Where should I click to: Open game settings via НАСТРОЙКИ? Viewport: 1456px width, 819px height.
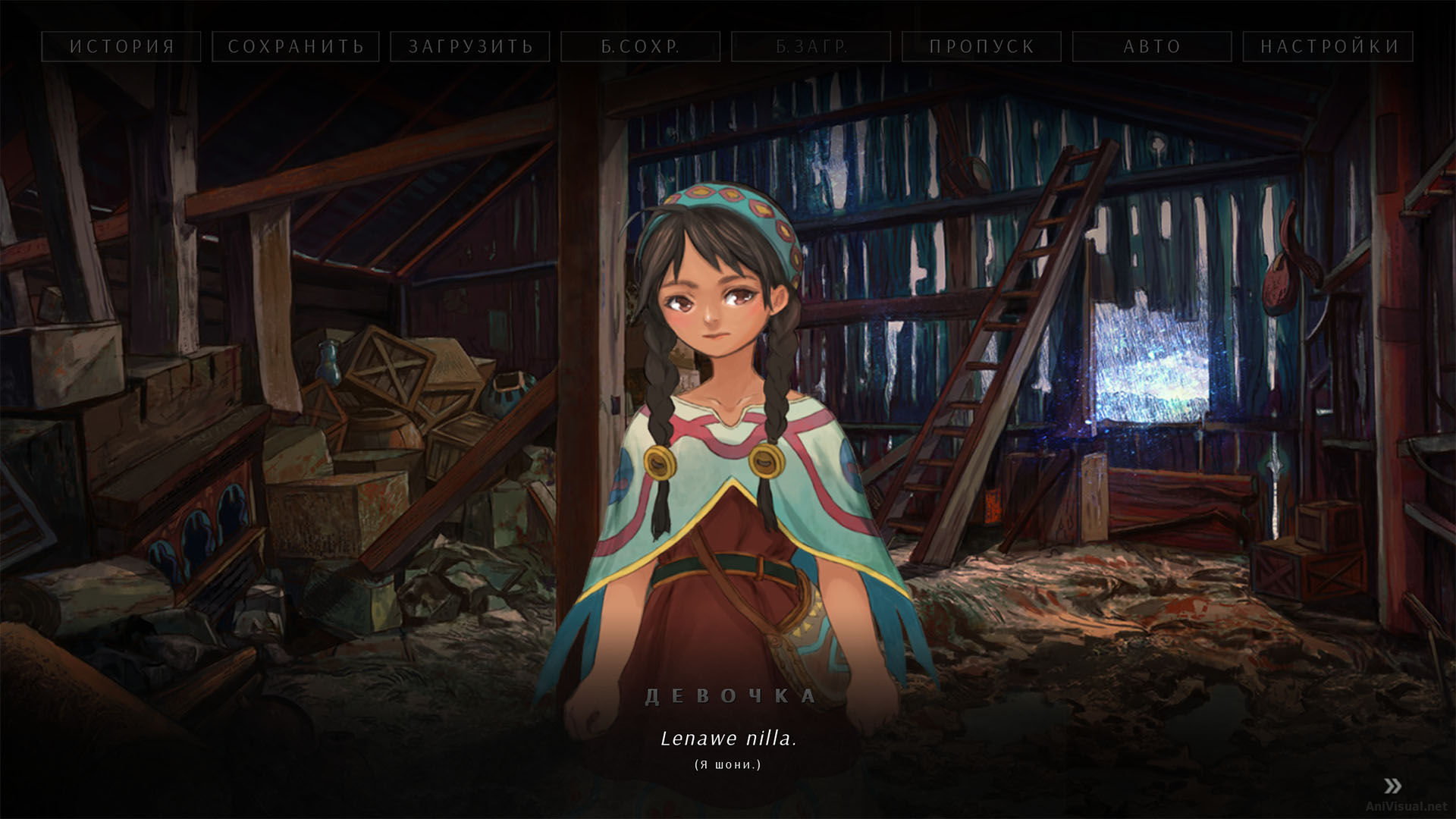(x=1325, y=46)
